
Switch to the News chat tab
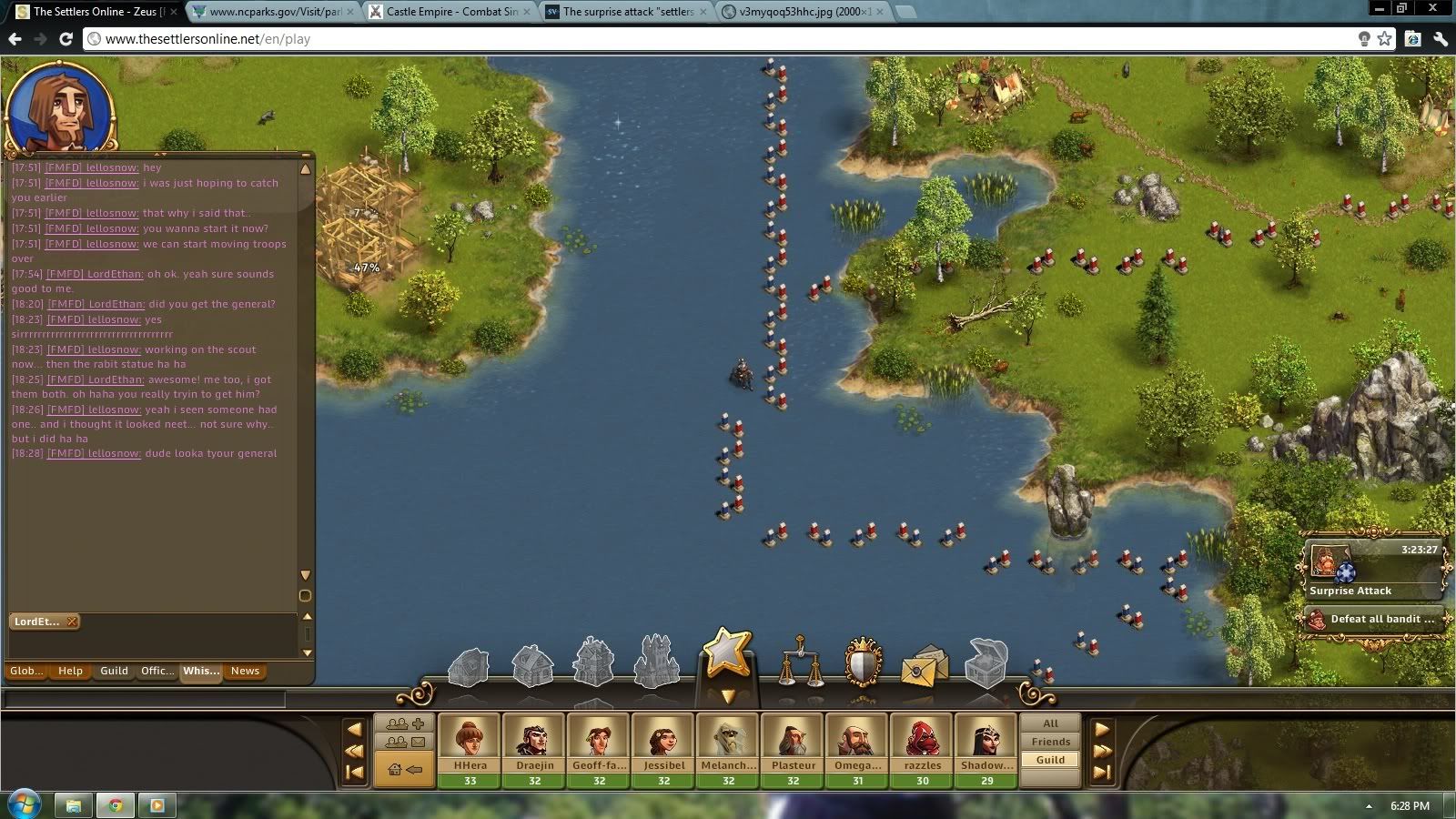pos(245,671)
